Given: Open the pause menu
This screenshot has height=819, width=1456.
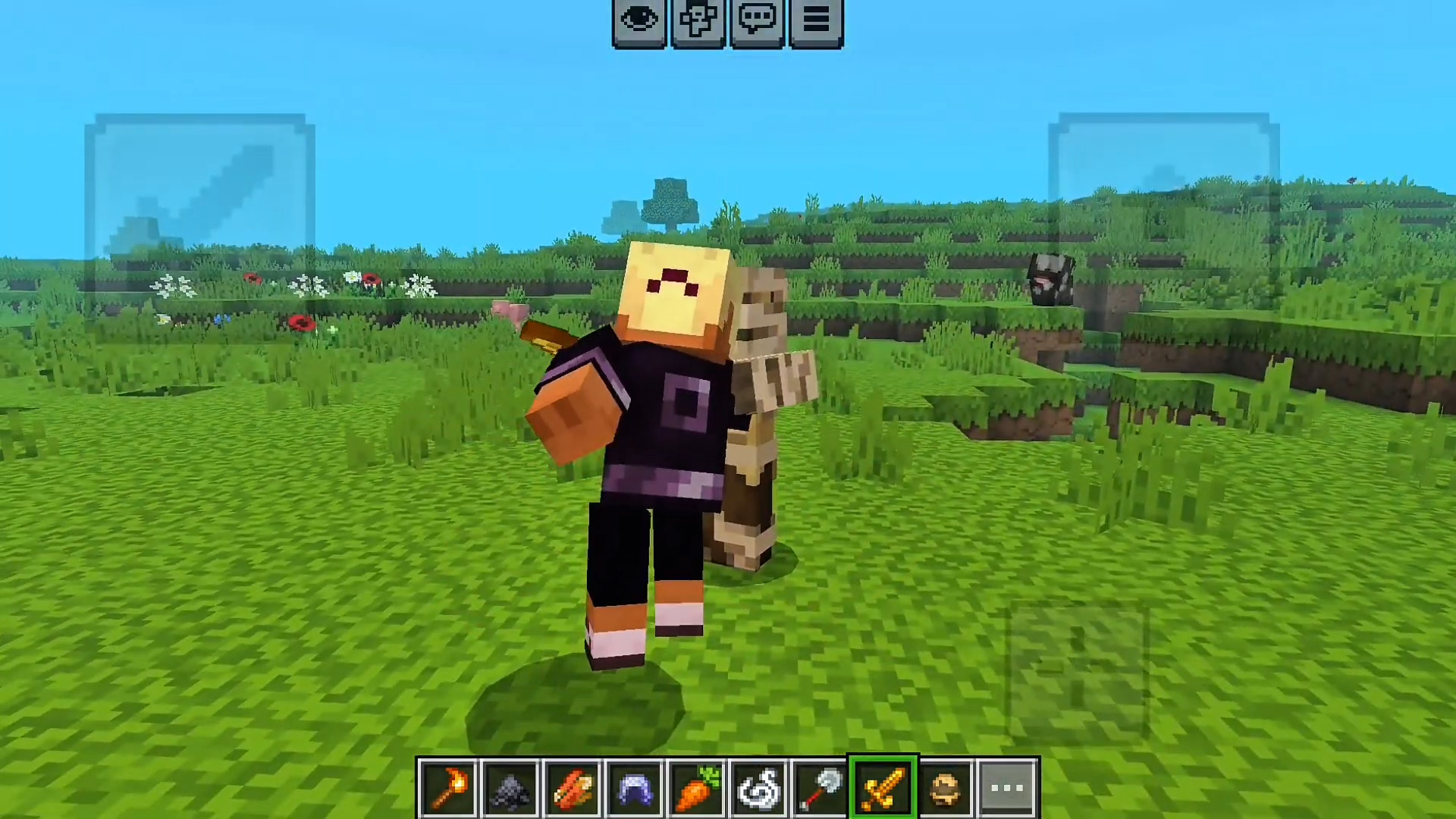Looking at the screenshot, I should point(816,19).
